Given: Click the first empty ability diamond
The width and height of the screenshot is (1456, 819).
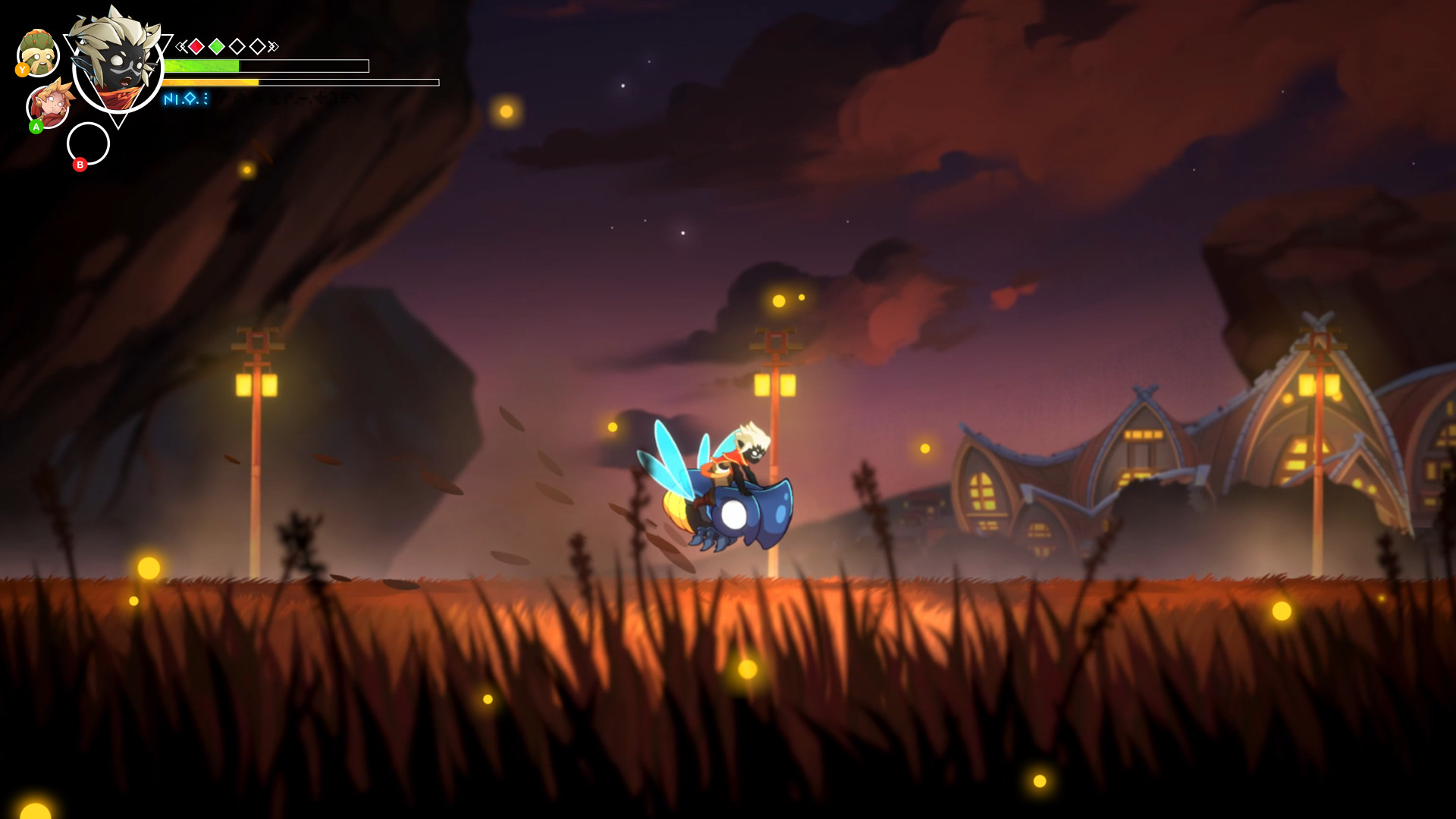Looking at the screenshot, I should (237, 45).
